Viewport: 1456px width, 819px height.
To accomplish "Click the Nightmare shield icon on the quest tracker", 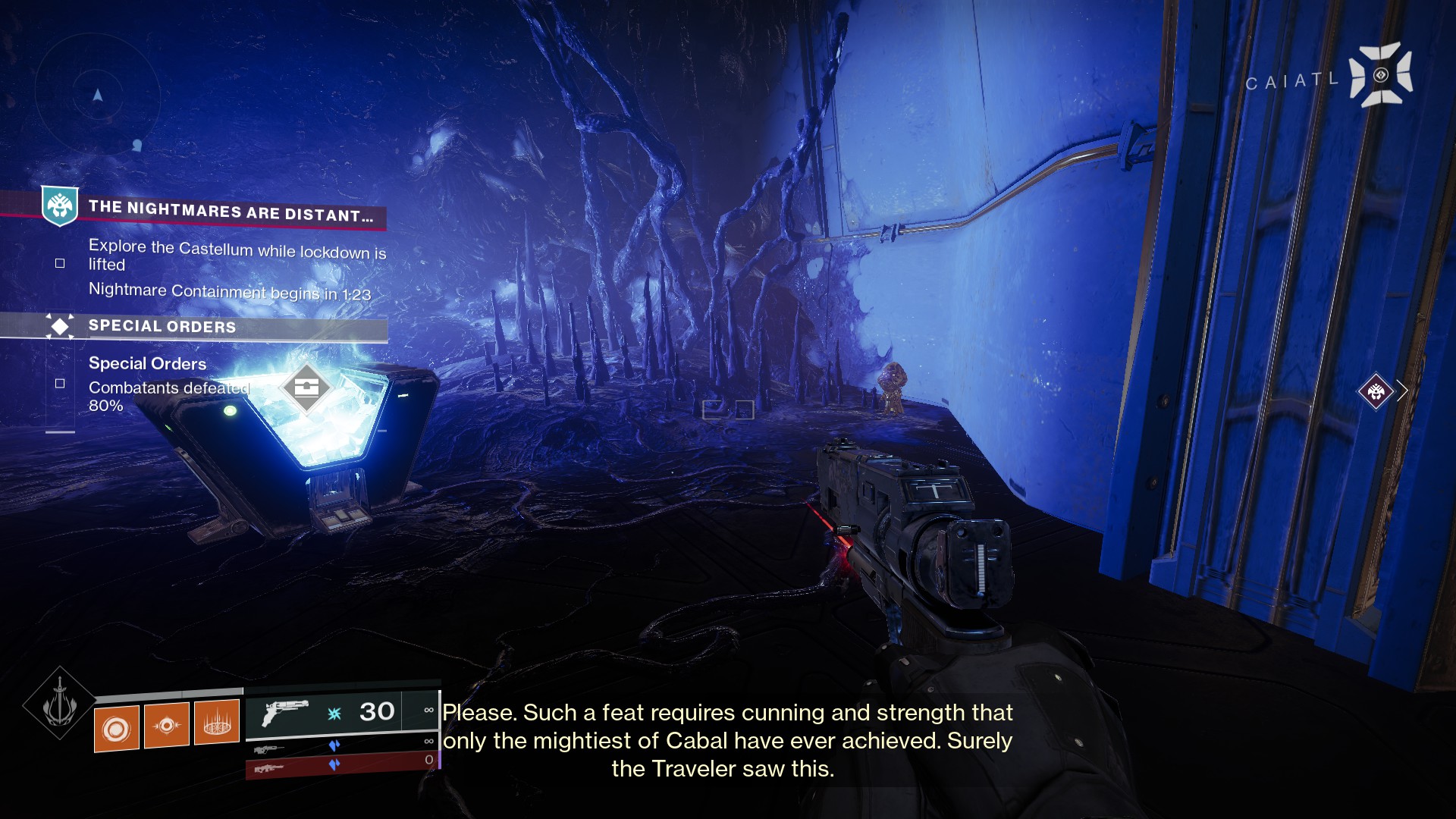I will (61, 203).
